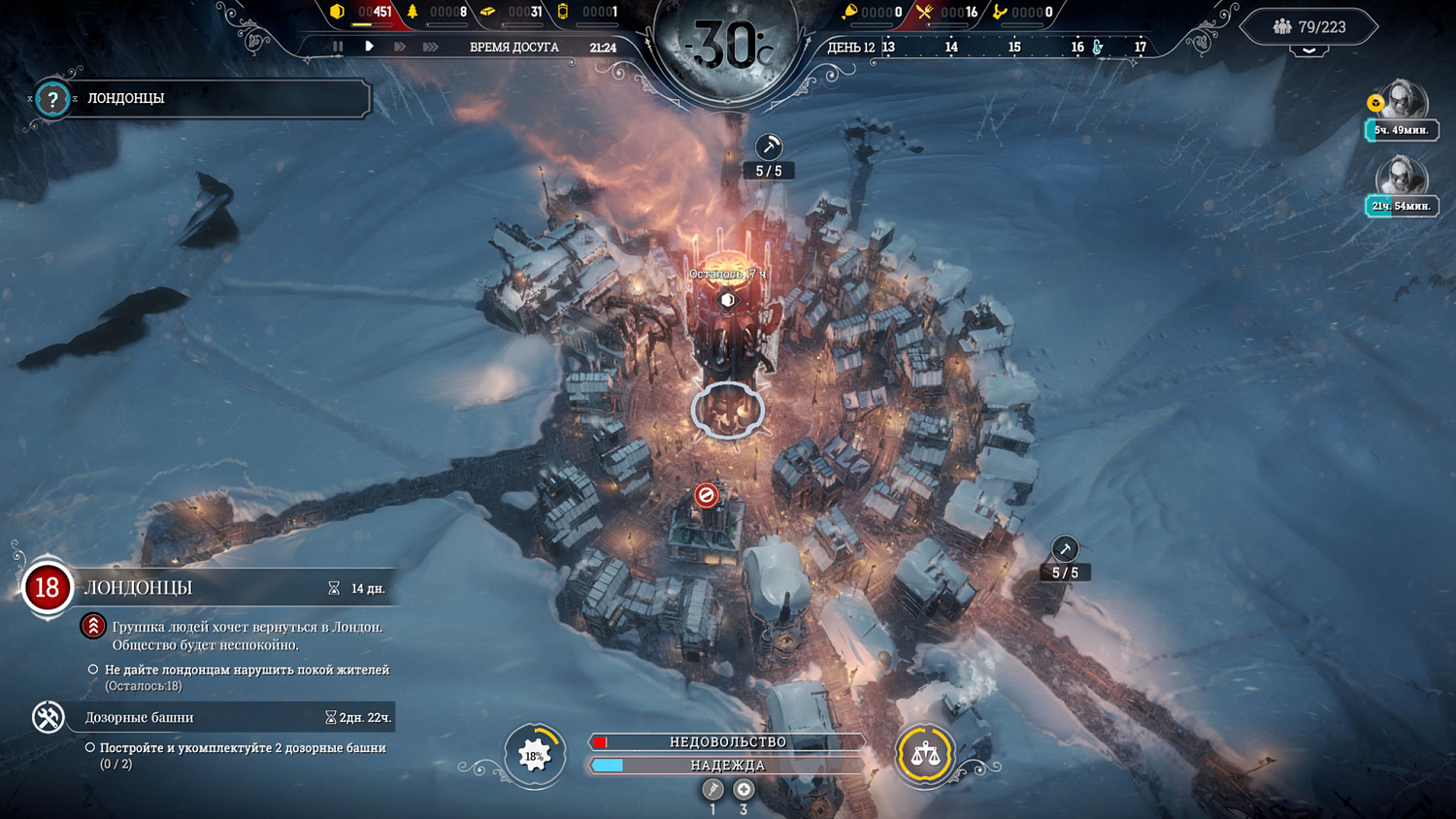Open the rations counter showing 16

[923, 13]
